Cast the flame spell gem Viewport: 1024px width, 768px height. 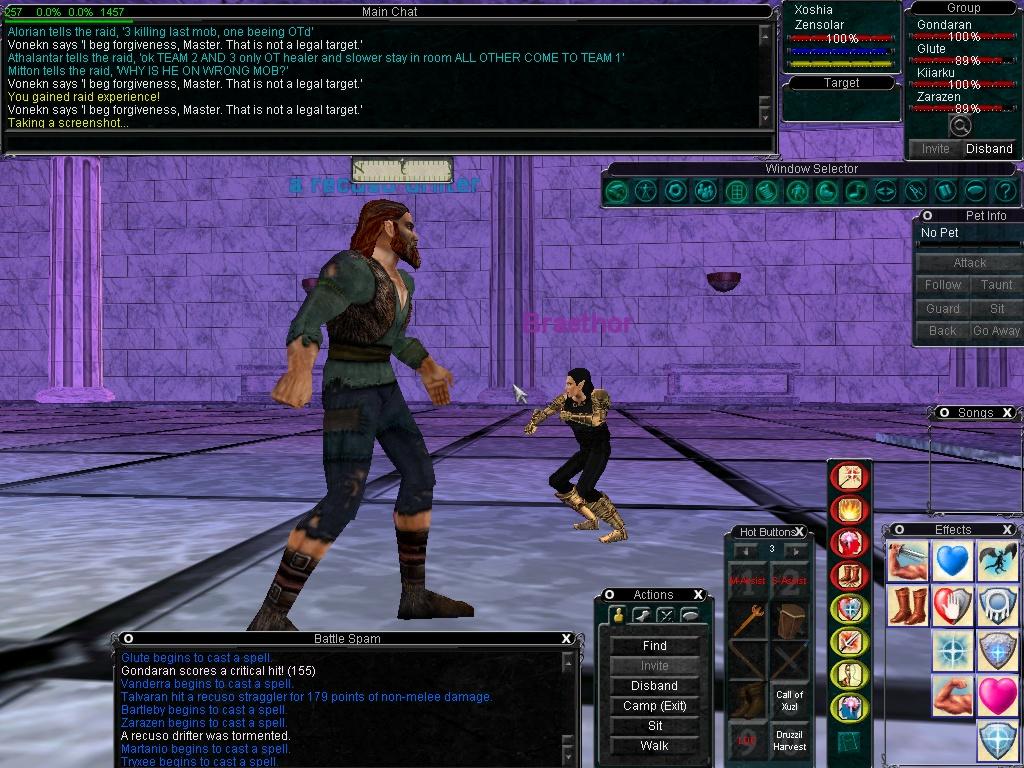tap(850, 510)
